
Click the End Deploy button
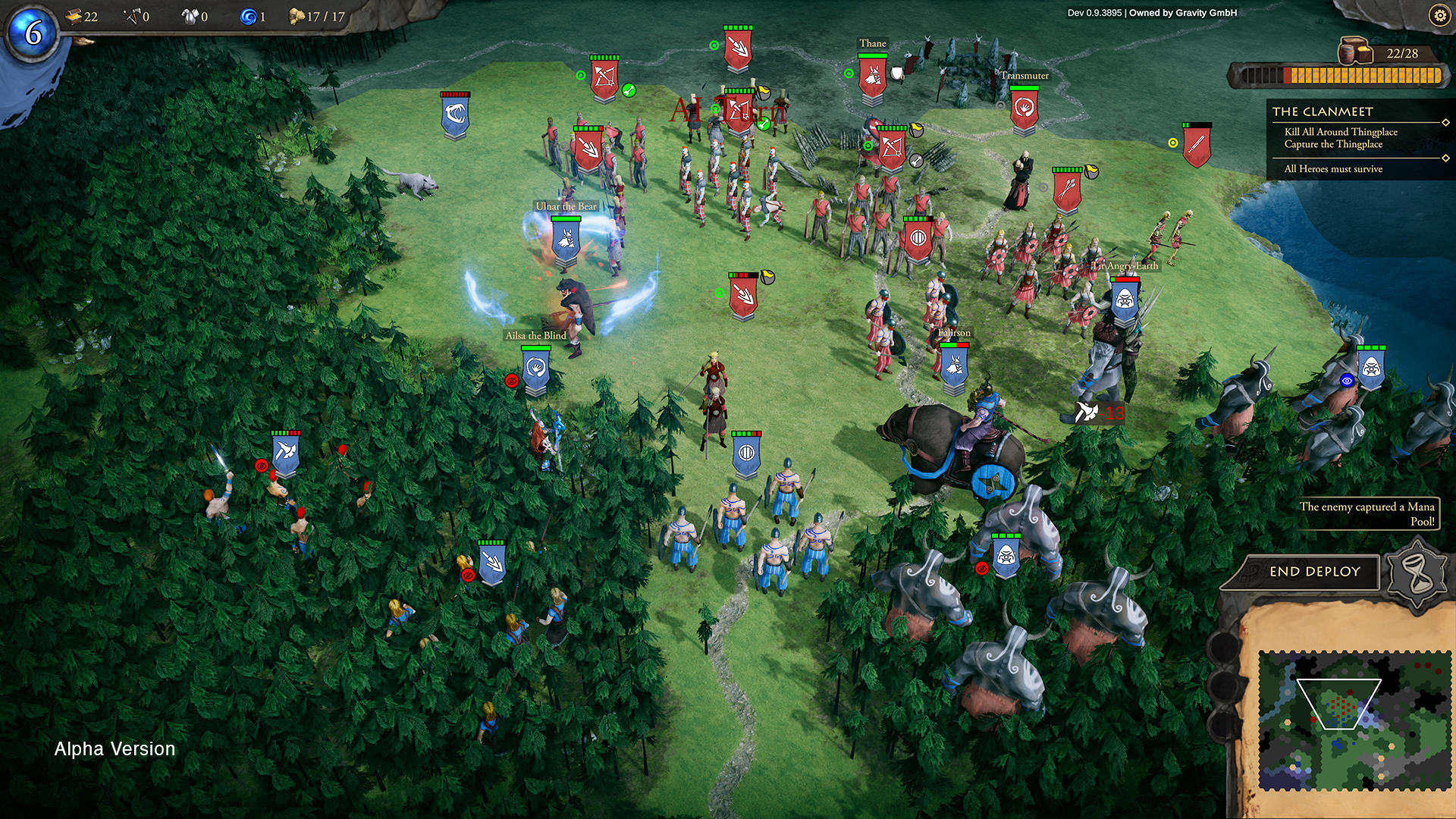tap(1314, 572)
